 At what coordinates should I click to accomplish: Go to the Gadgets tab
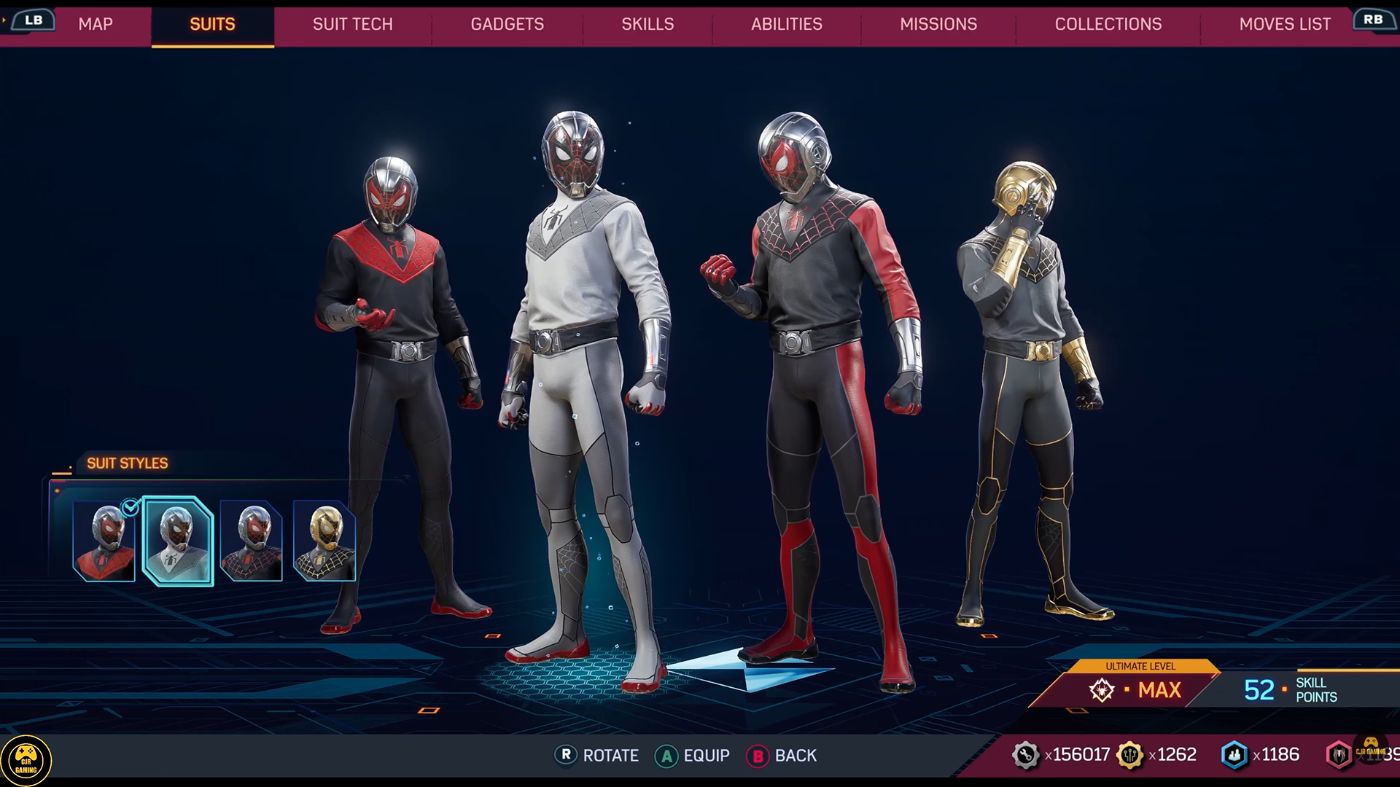(x=507, y=24)
